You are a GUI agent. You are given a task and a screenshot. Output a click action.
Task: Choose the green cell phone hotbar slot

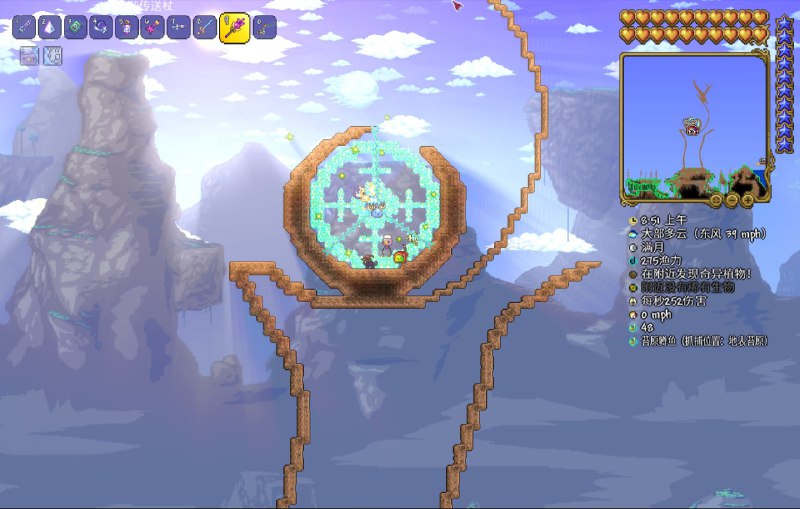[76, 27]
